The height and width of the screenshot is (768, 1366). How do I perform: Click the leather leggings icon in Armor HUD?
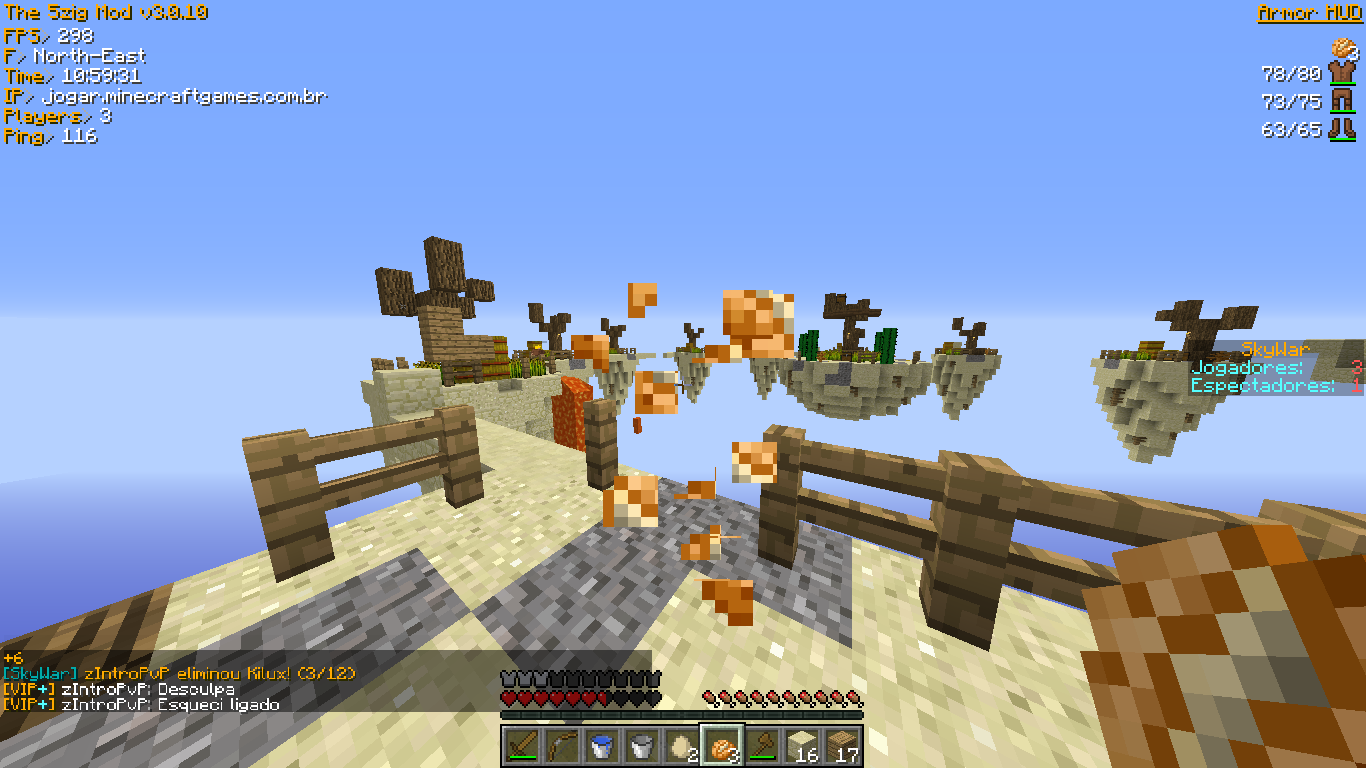(x=1341, y=101)
